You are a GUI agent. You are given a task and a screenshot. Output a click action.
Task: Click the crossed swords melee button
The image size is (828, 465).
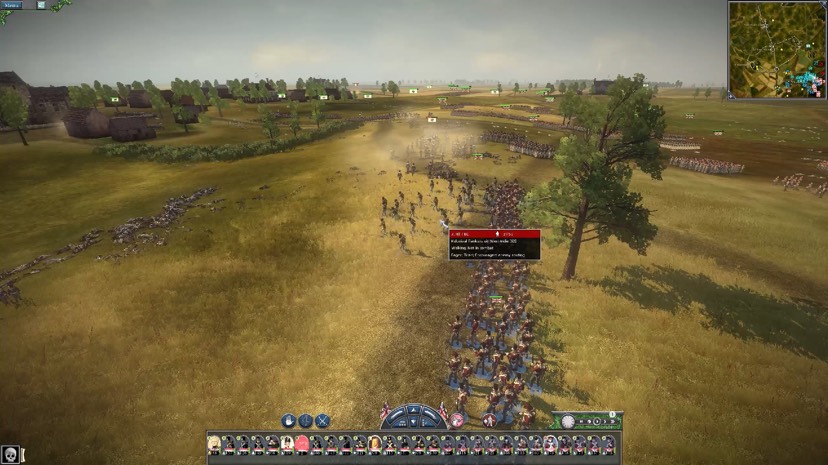point(322,421)
